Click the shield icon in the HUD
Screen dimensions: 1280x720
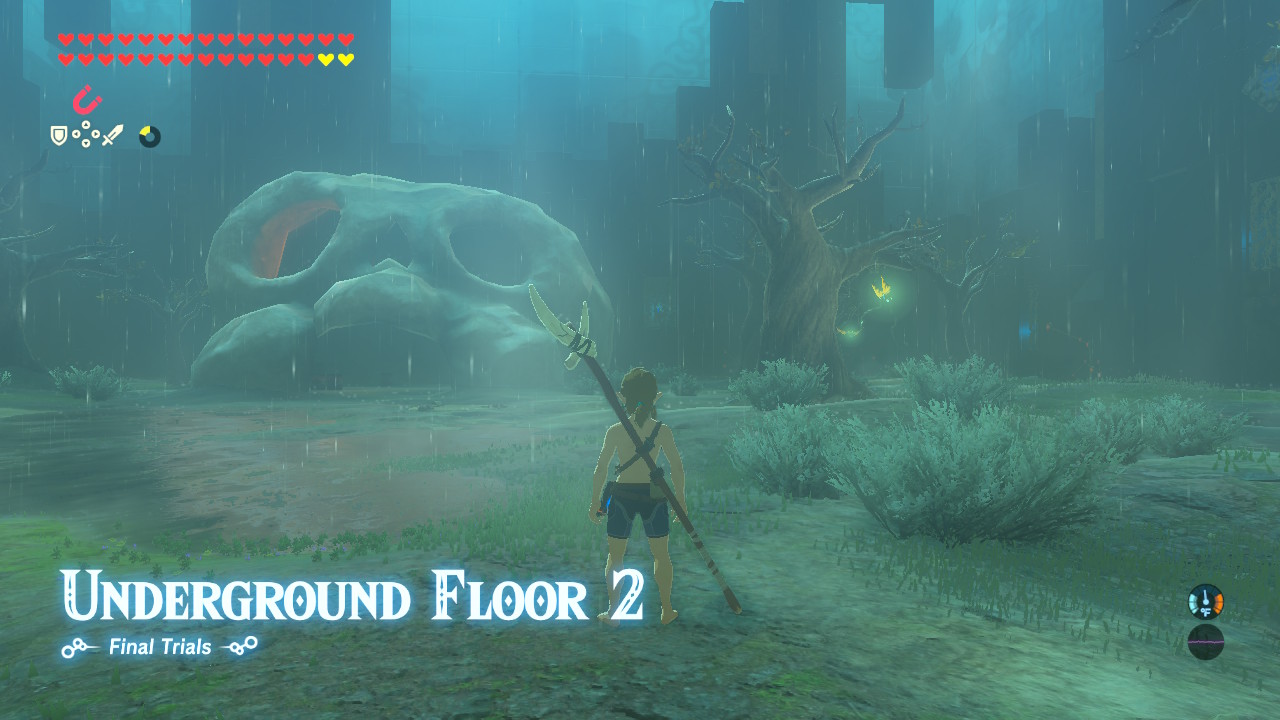(x=59, y=135)
